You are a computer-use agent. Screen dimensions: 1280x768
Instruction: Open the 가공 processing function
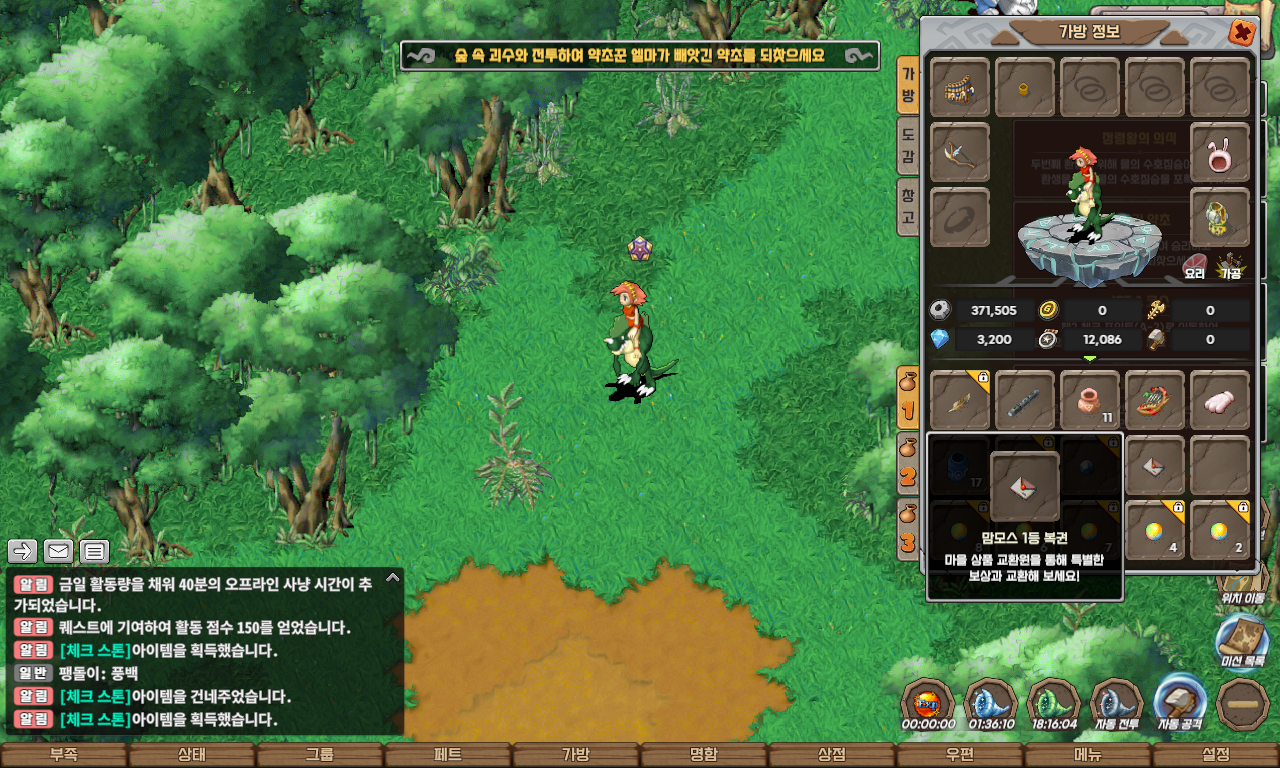(1230, 266)
